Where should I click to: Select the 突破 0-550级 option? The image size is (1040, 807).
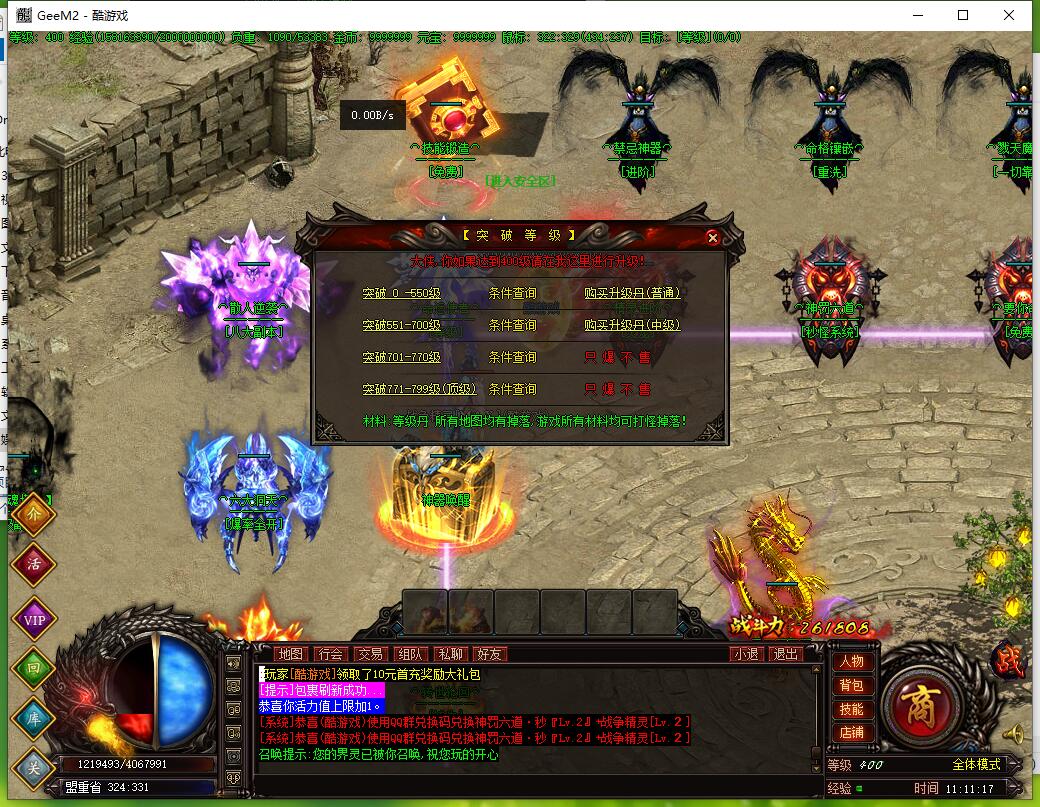[401, 294]
